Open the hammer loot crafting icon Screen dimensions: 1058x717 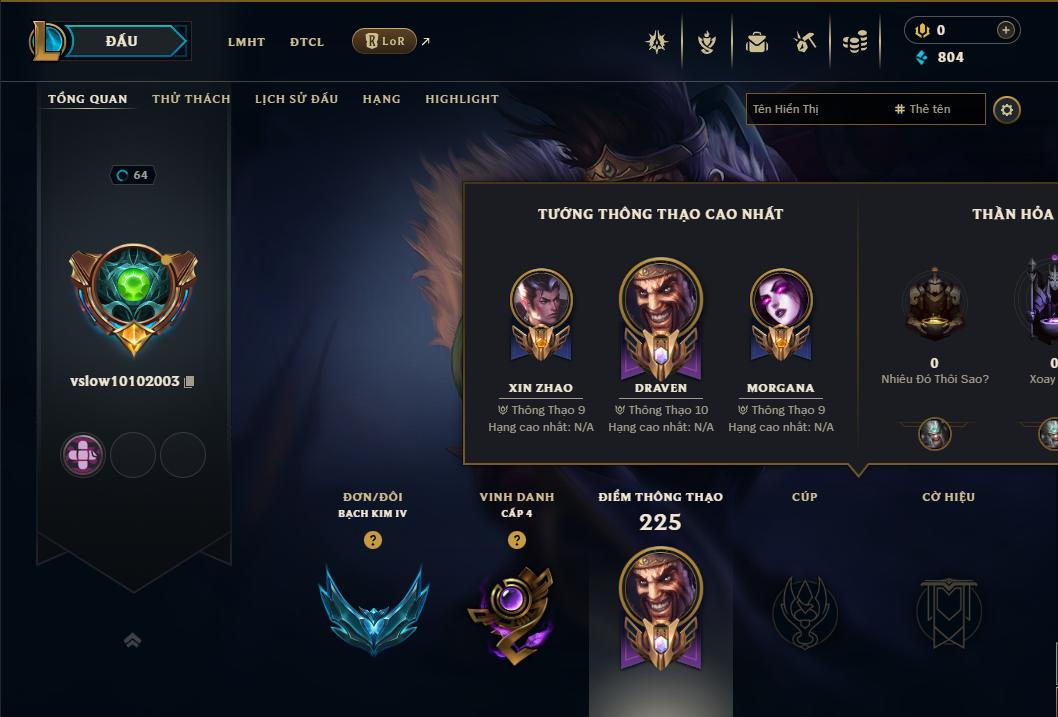pos(805,42)
